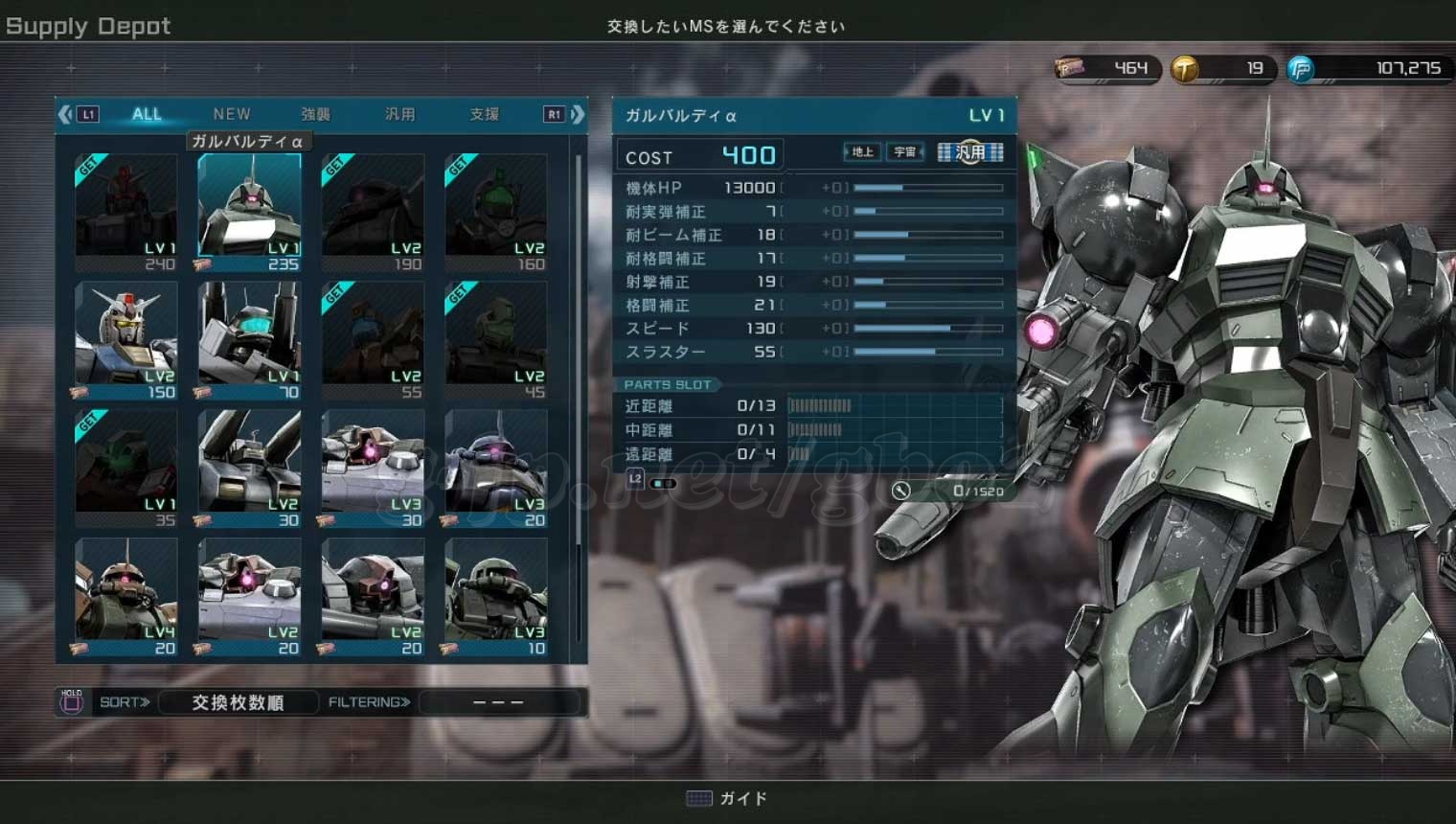The height and width of the screenshot is (824, 1456).
Task: Choose the white Gundam thumbnail priced 150
Action: coord(126,340)
